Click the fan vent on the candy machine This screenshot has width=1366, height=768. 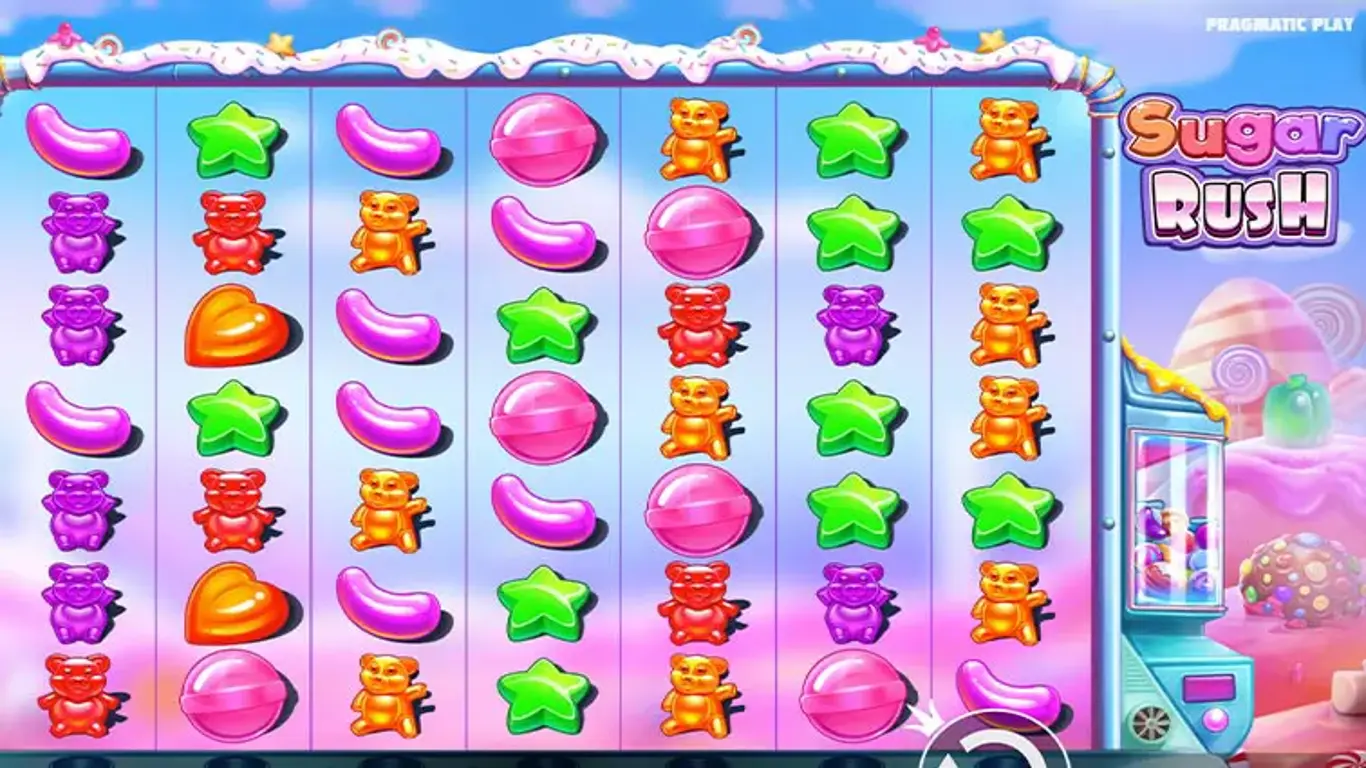(x=1150, y=721)
